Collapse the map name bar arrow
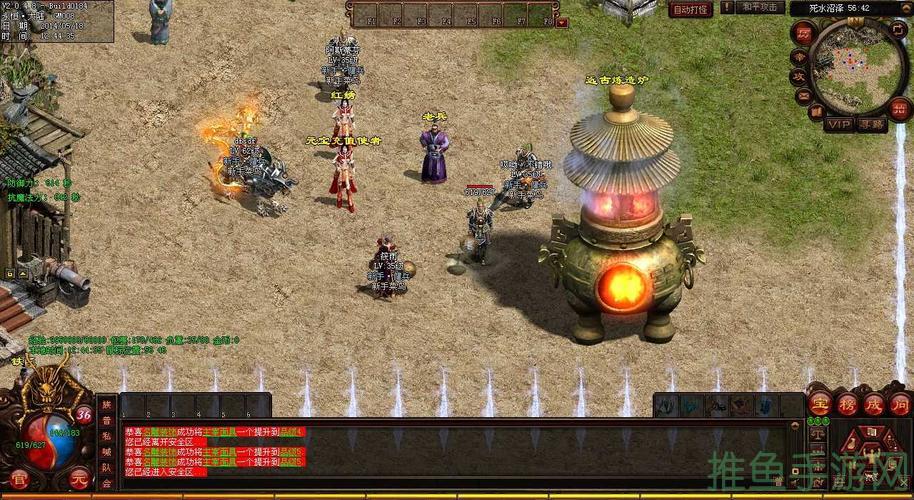Image resolution: width=914 pixels, height=500 pixels. (x=908, y=8)
